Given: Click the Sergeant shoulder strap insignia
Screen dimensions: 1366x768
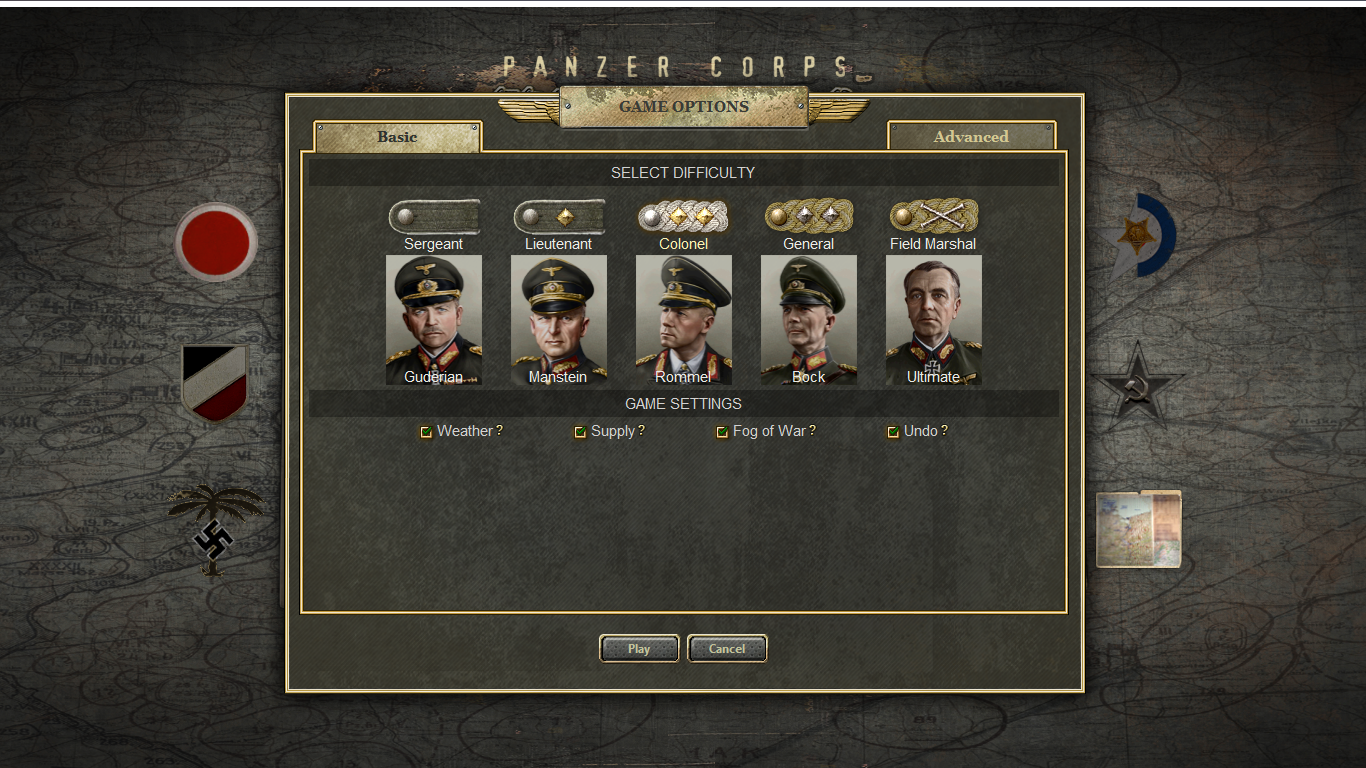Looking at the screenshot, I should (434, 216).
